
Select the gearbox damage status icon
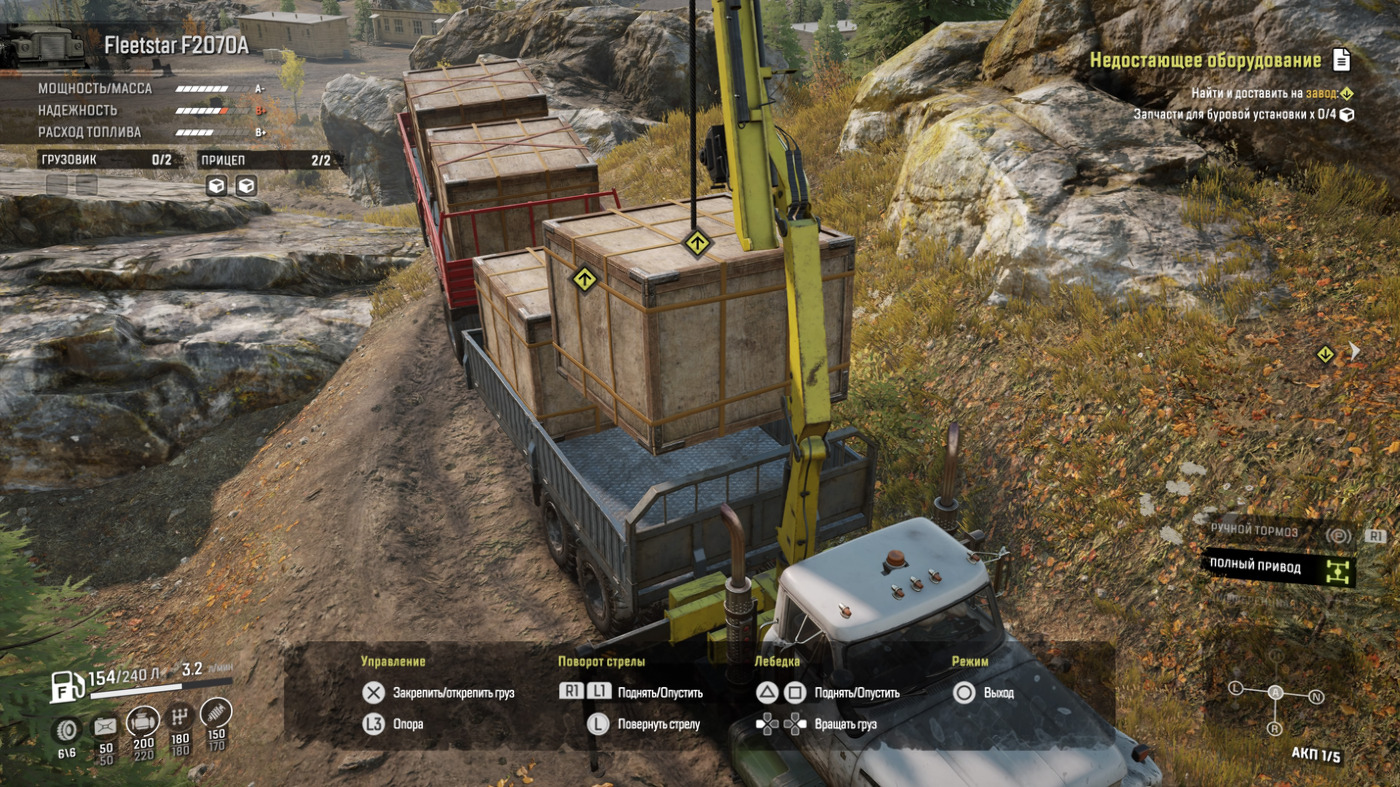point(180,717)
